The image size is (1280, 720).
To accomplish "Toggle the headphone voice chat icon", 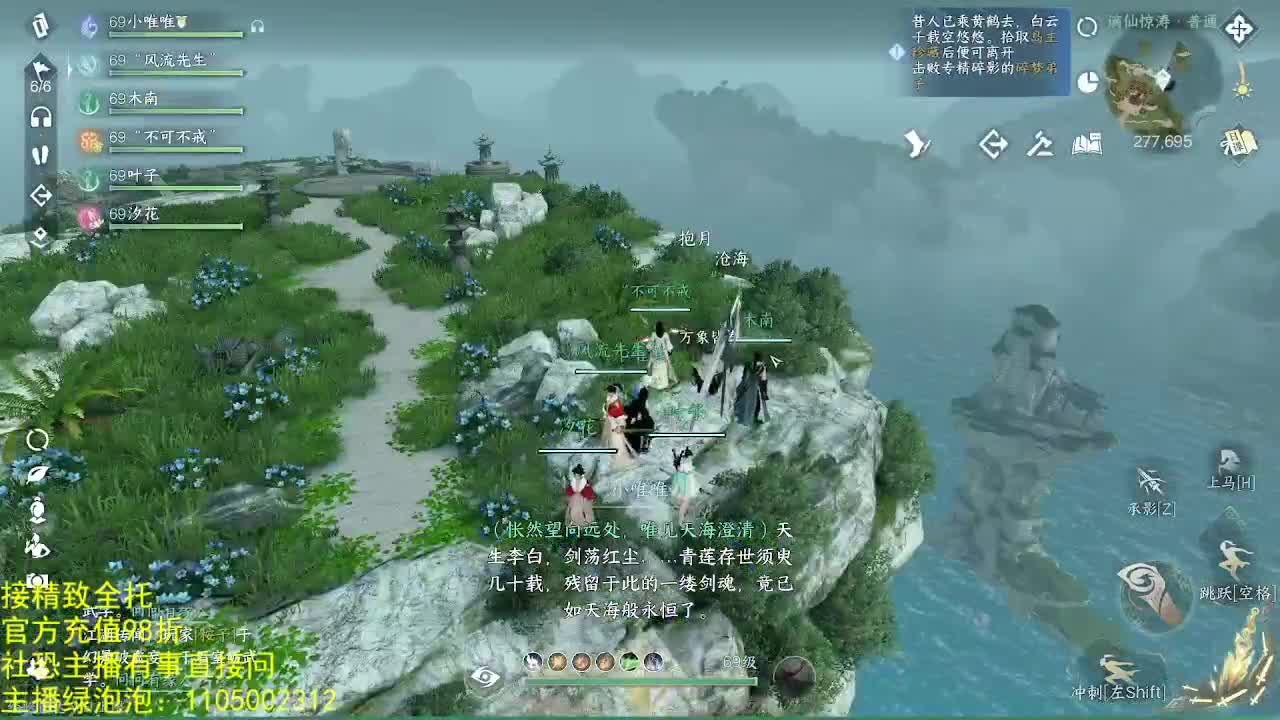I will (x=40, y=117).
